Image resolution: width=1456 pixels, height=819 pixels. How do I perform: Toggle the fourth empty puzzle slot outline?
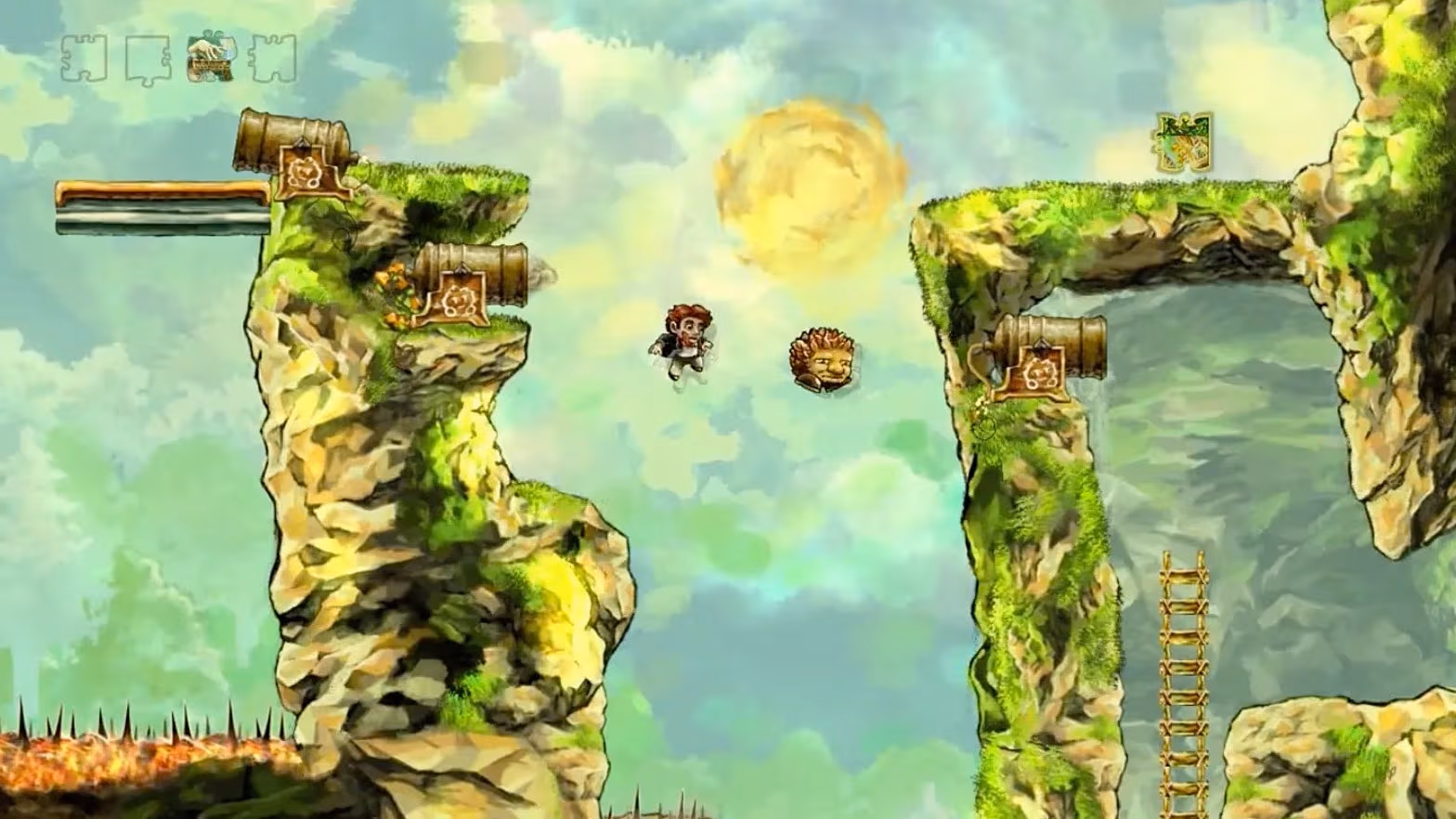pos(270,59)
